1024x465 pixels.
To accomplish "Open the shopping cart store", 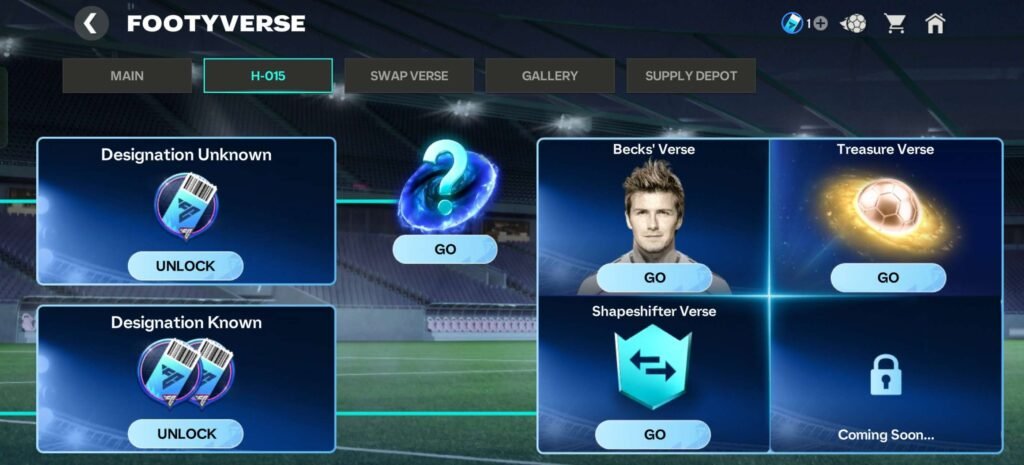I will (x=894, y=23).
